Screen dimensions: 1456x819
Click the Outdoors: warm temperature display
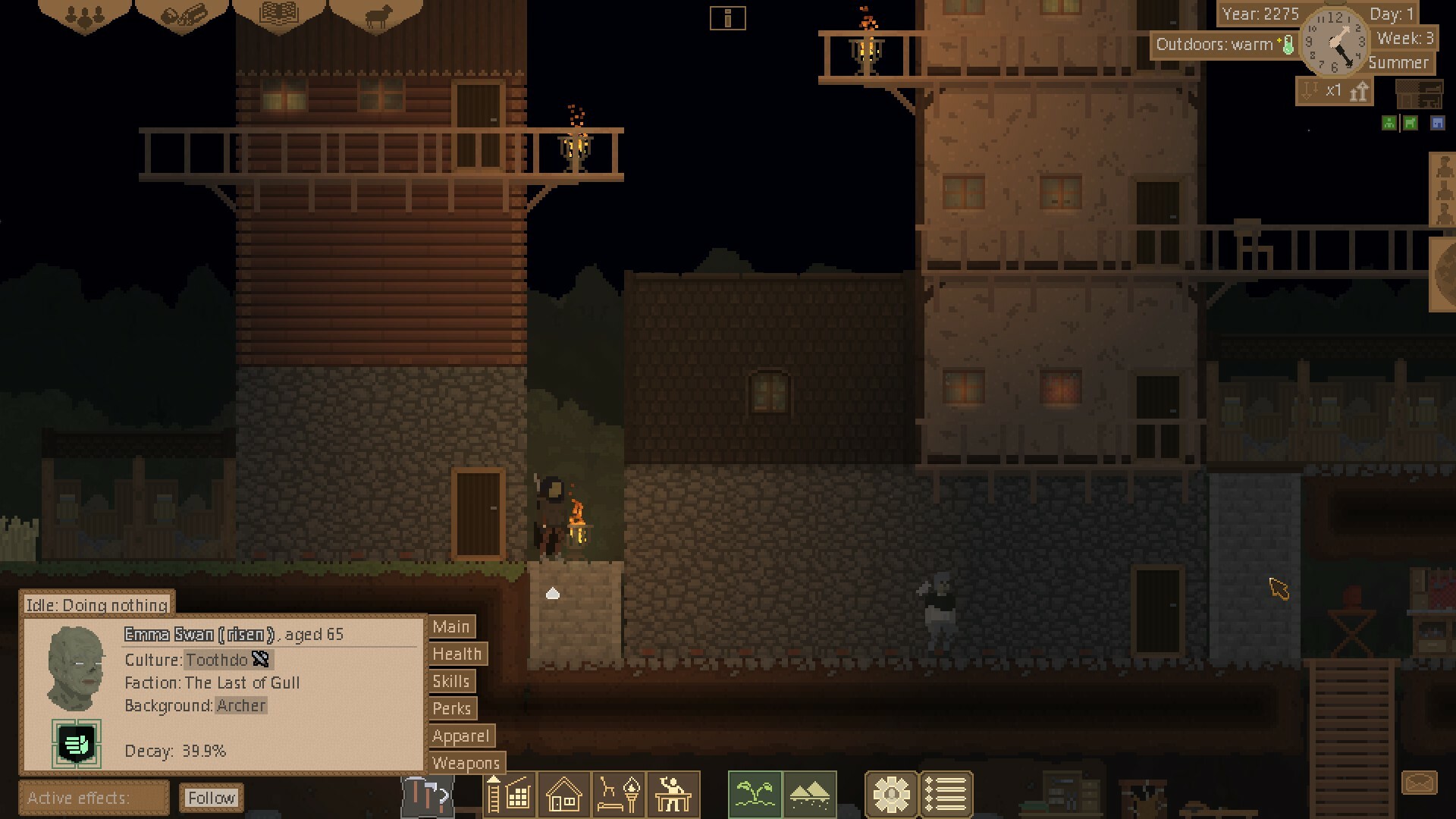[x=1221, y=45]
